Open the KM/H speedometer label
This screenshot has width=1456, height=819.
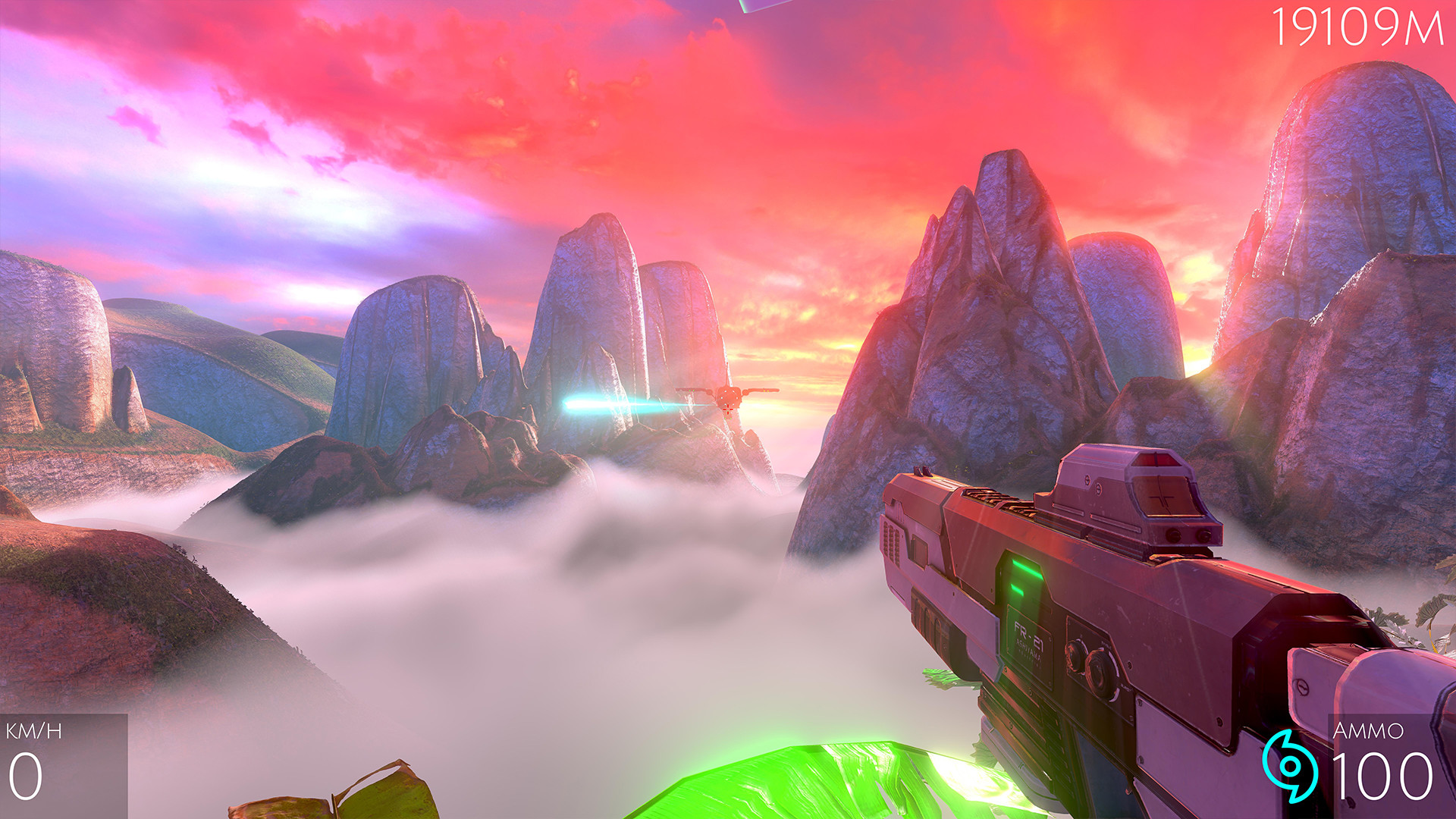(34, 733)
